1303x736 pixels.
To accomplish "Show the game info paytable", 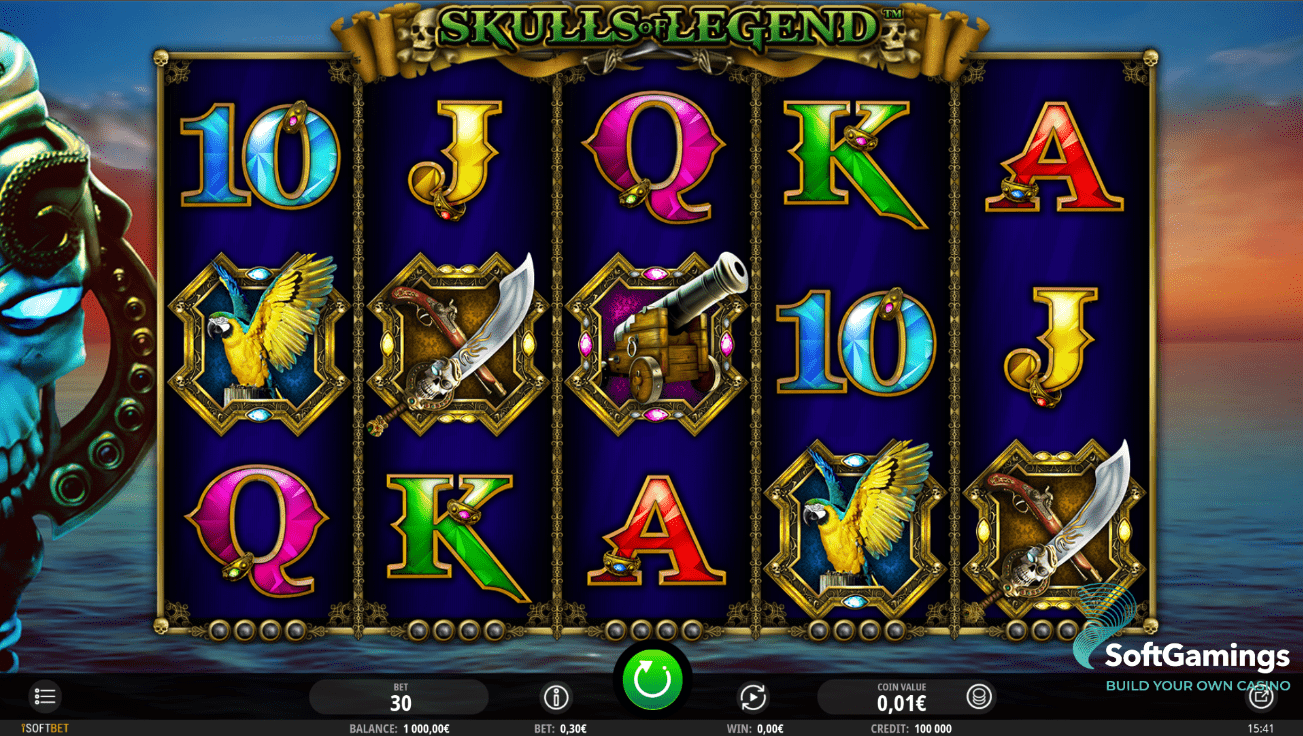I will point(556,697).
